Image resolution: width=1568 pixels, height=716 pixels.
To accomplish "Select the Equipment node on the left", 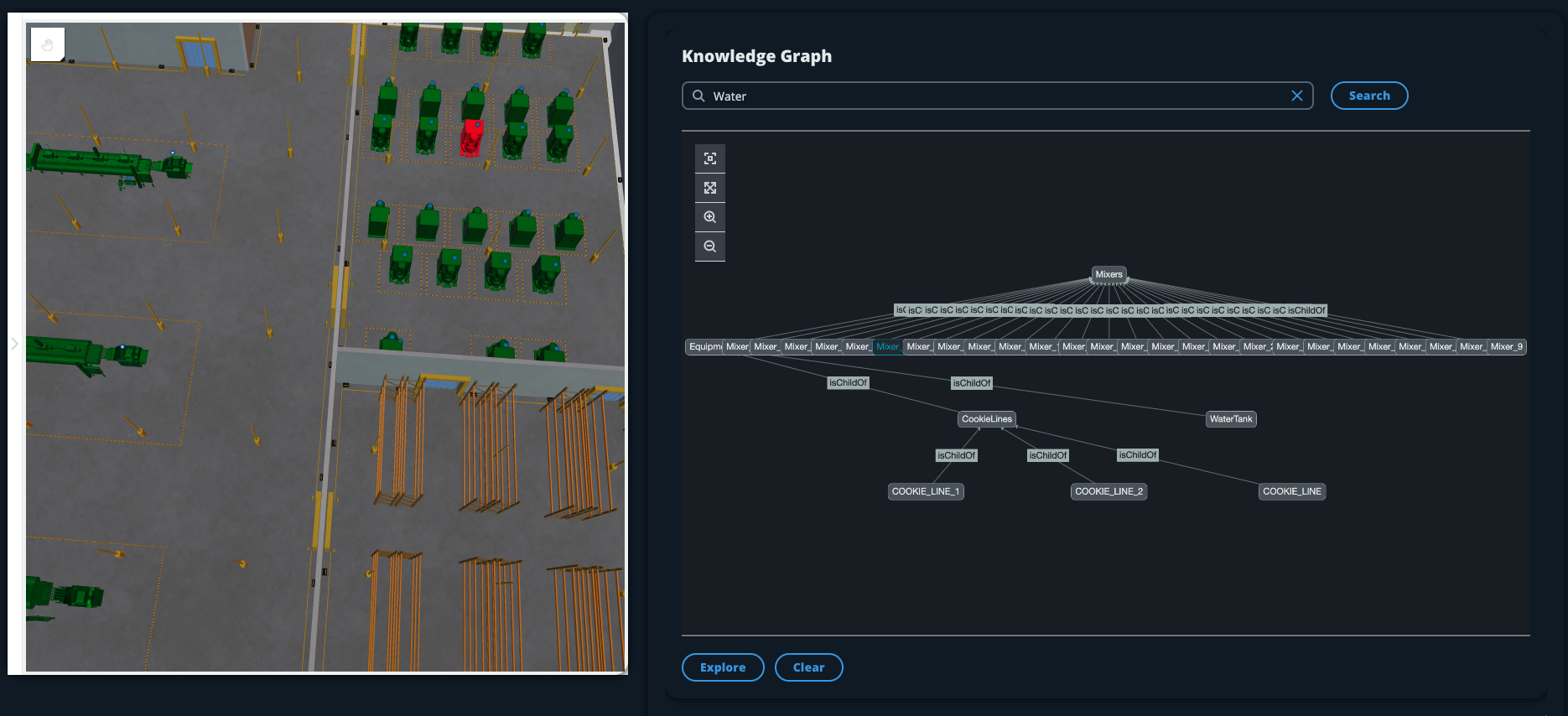I will tap(704, 345).
